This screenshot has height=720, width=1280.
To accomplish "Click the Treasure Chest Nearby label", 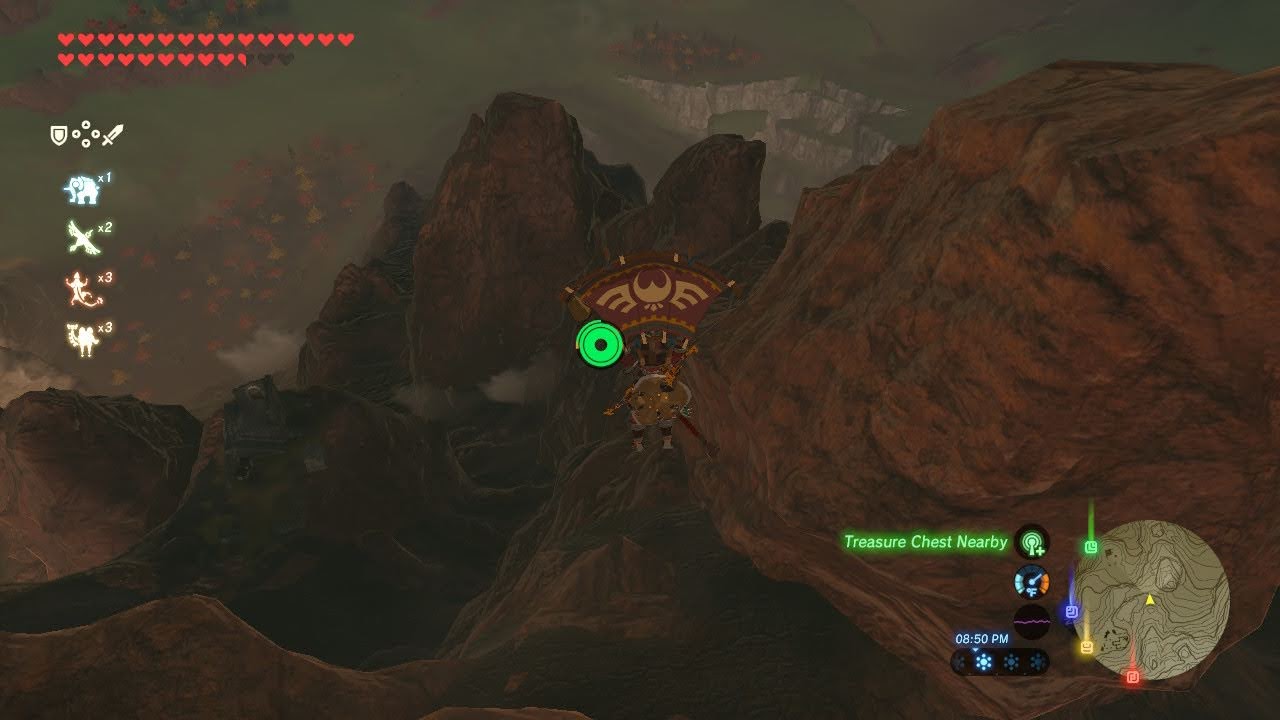I will click(x=925, y=542).
